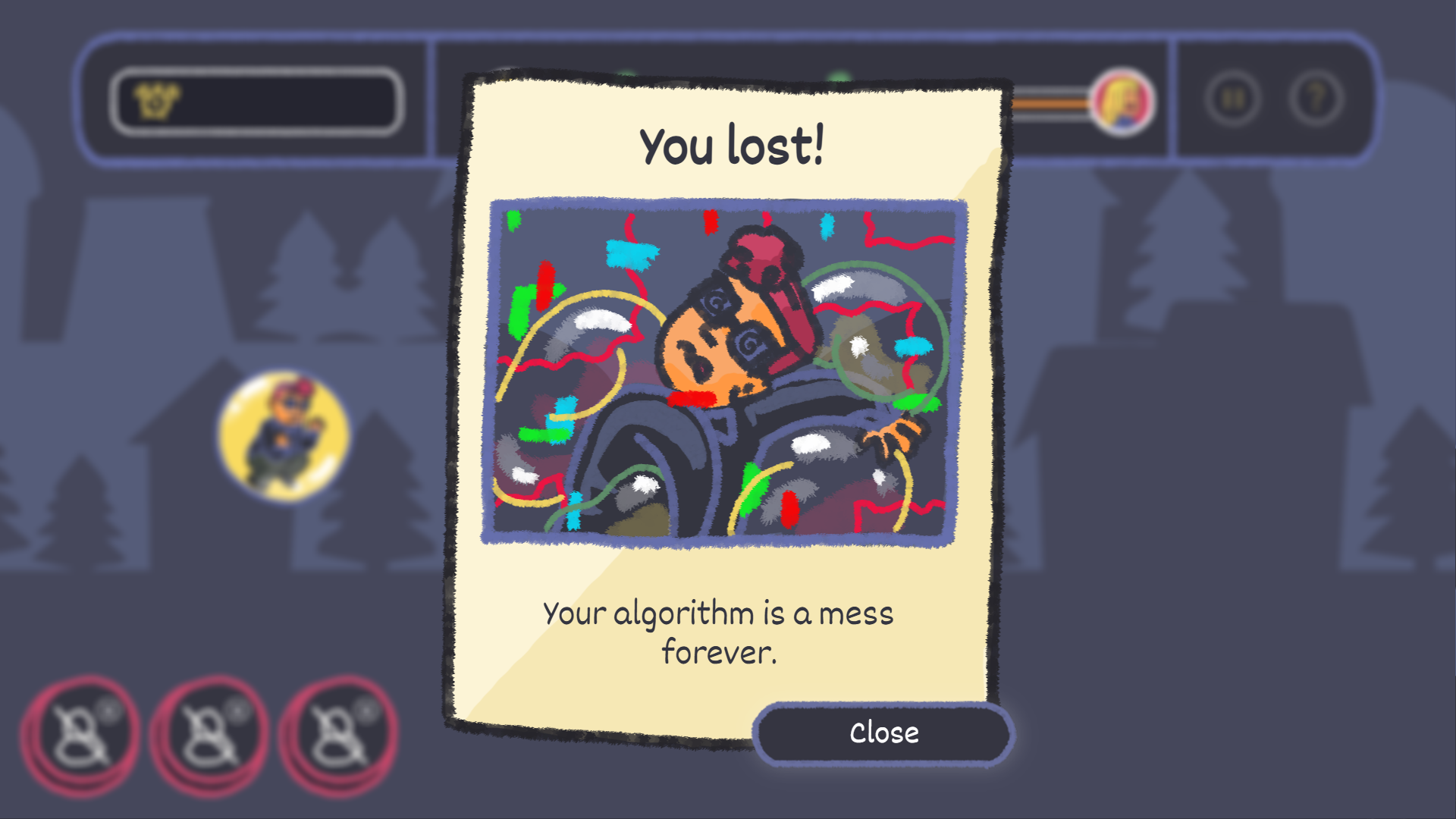
Task: Click the 'You lost!' heading text
Action: point(732,146)
